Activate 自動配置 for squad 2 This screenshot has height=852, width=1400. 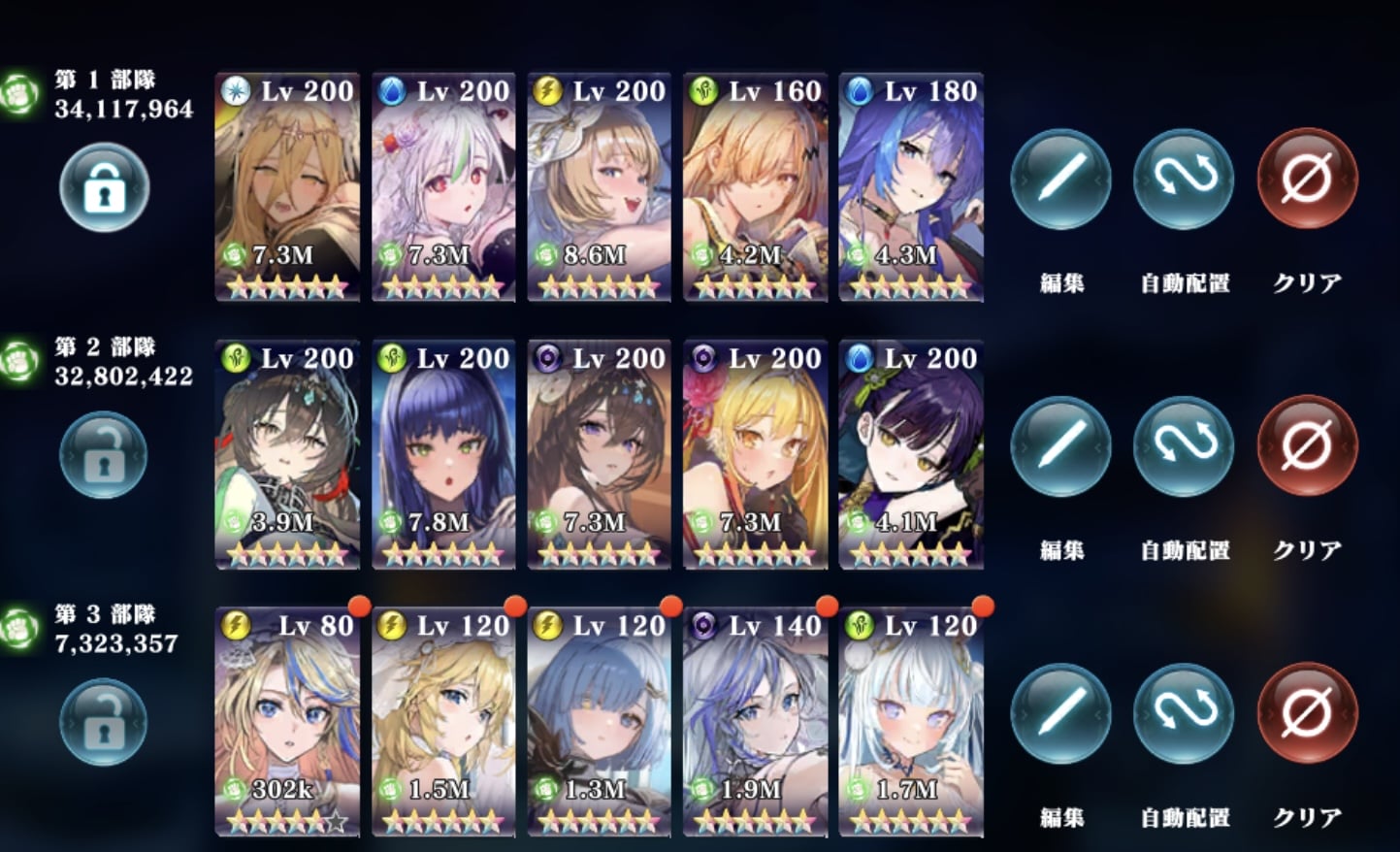click(1184, 446)
